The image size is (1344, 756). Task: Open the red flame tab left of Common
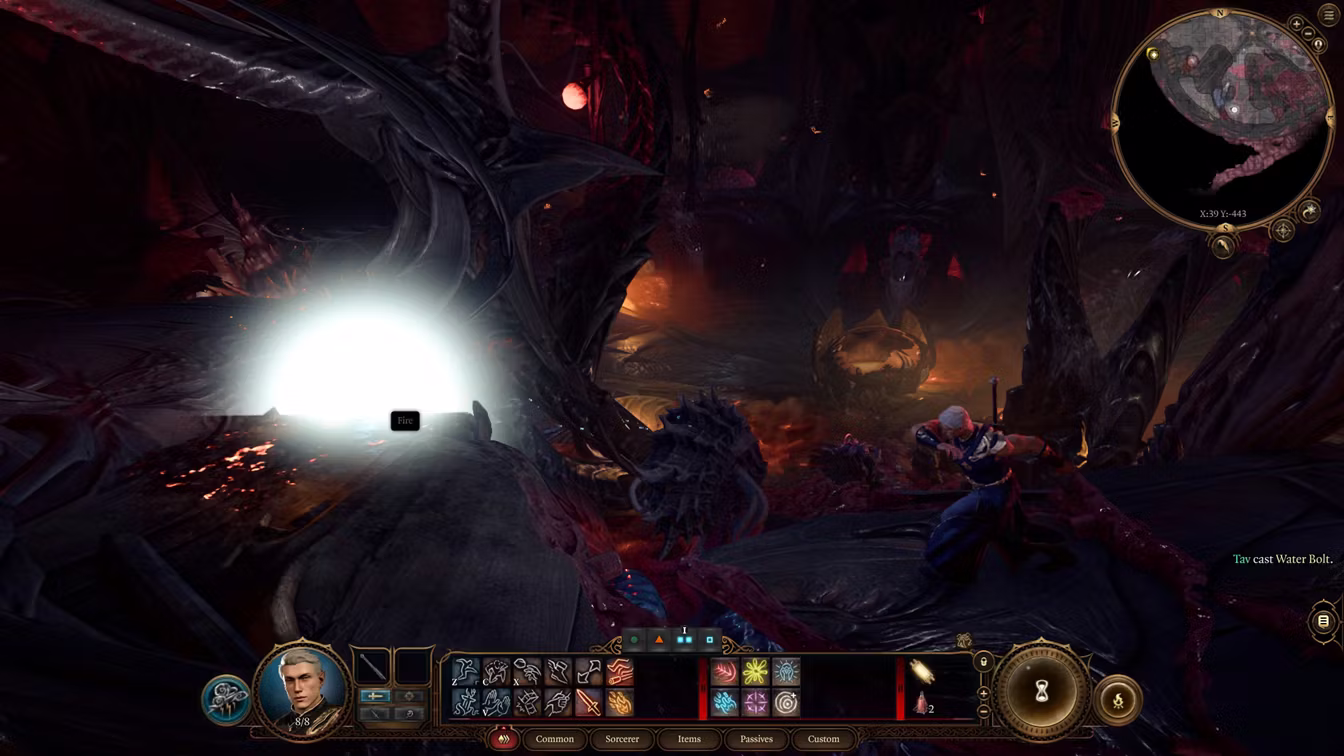pos(504,739)
